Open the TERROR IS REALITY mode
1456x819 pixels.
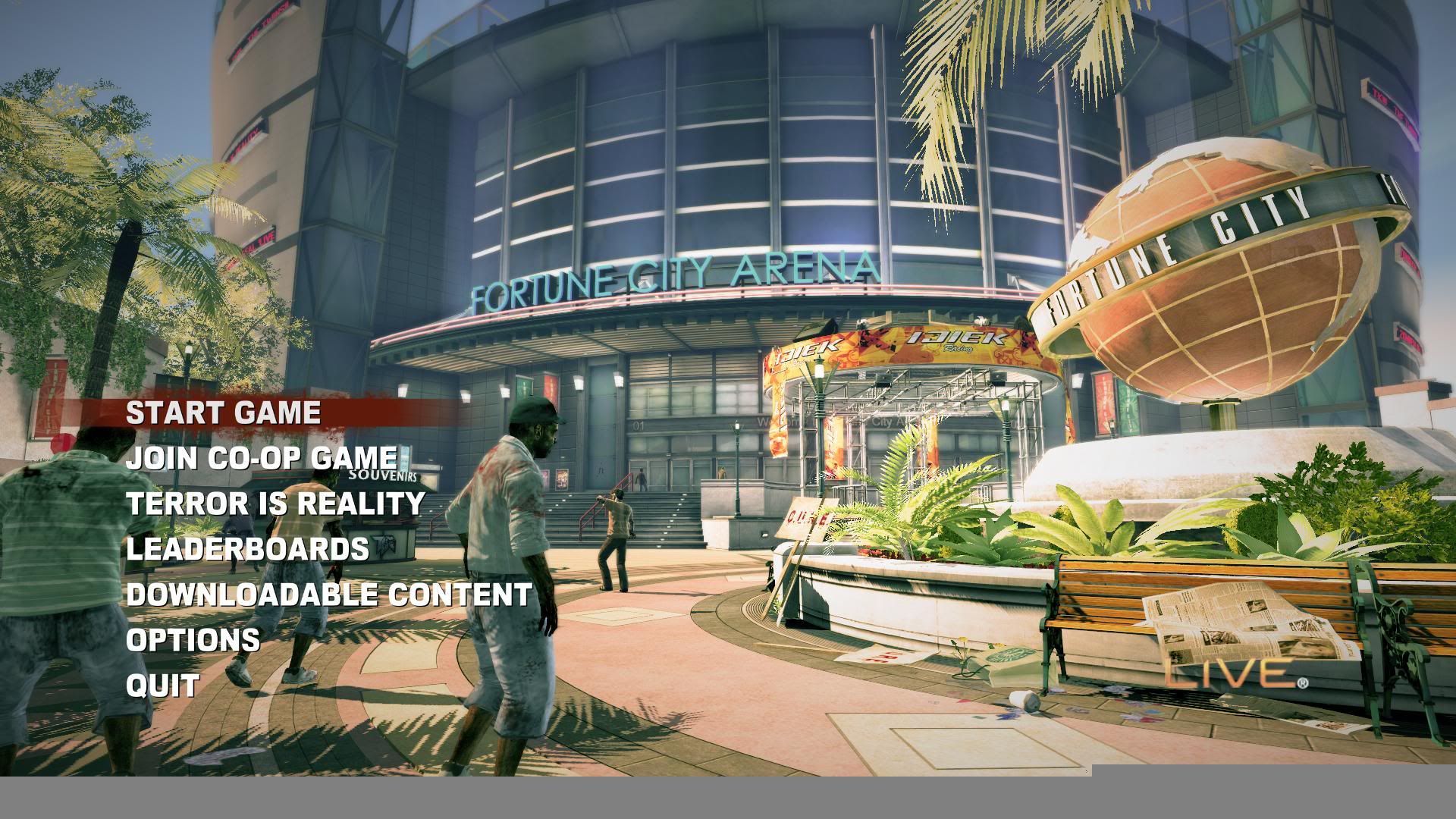tap(275, 504)
